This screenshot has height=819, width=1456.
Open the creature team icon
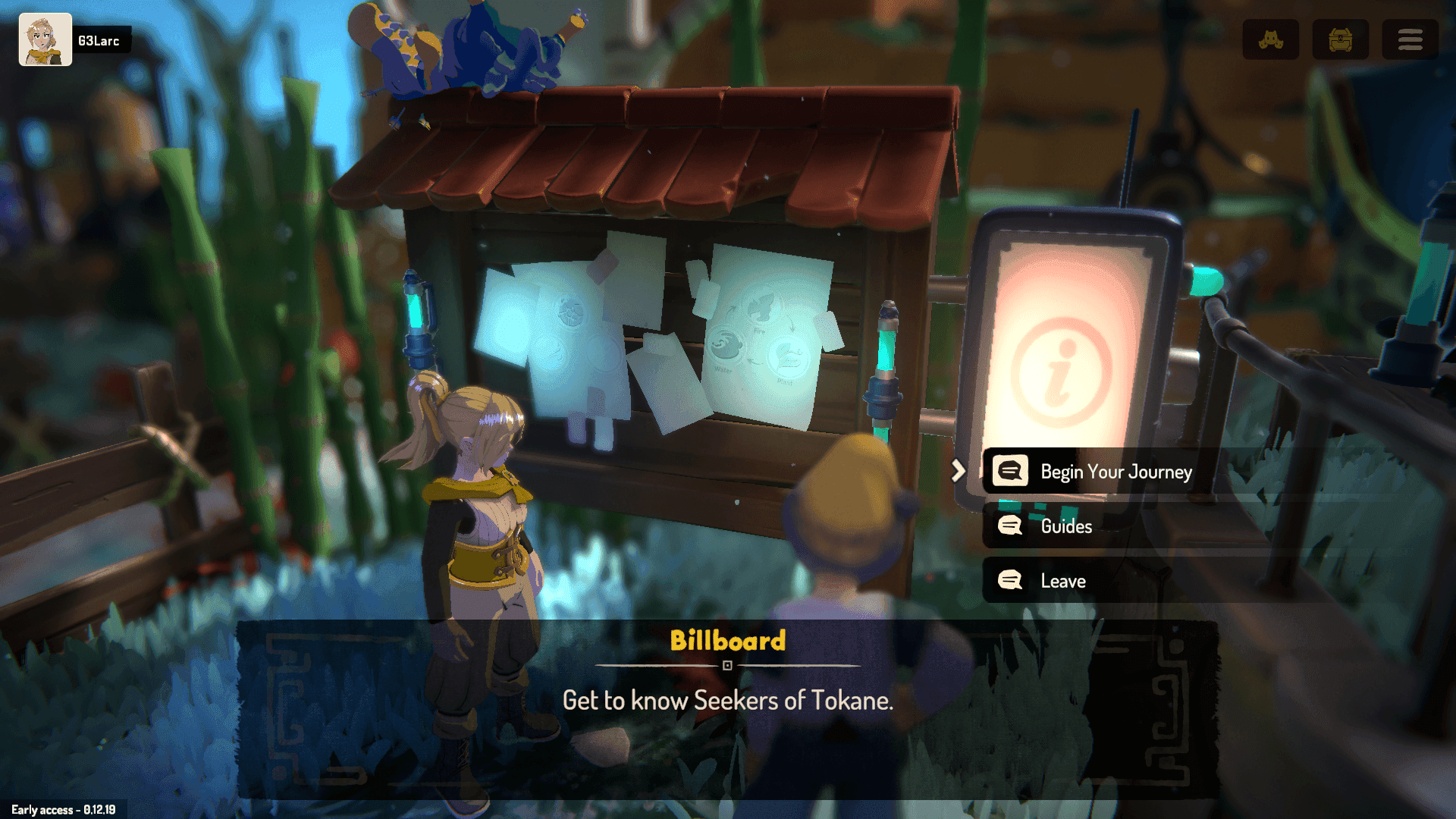[x=1270, y=39]
